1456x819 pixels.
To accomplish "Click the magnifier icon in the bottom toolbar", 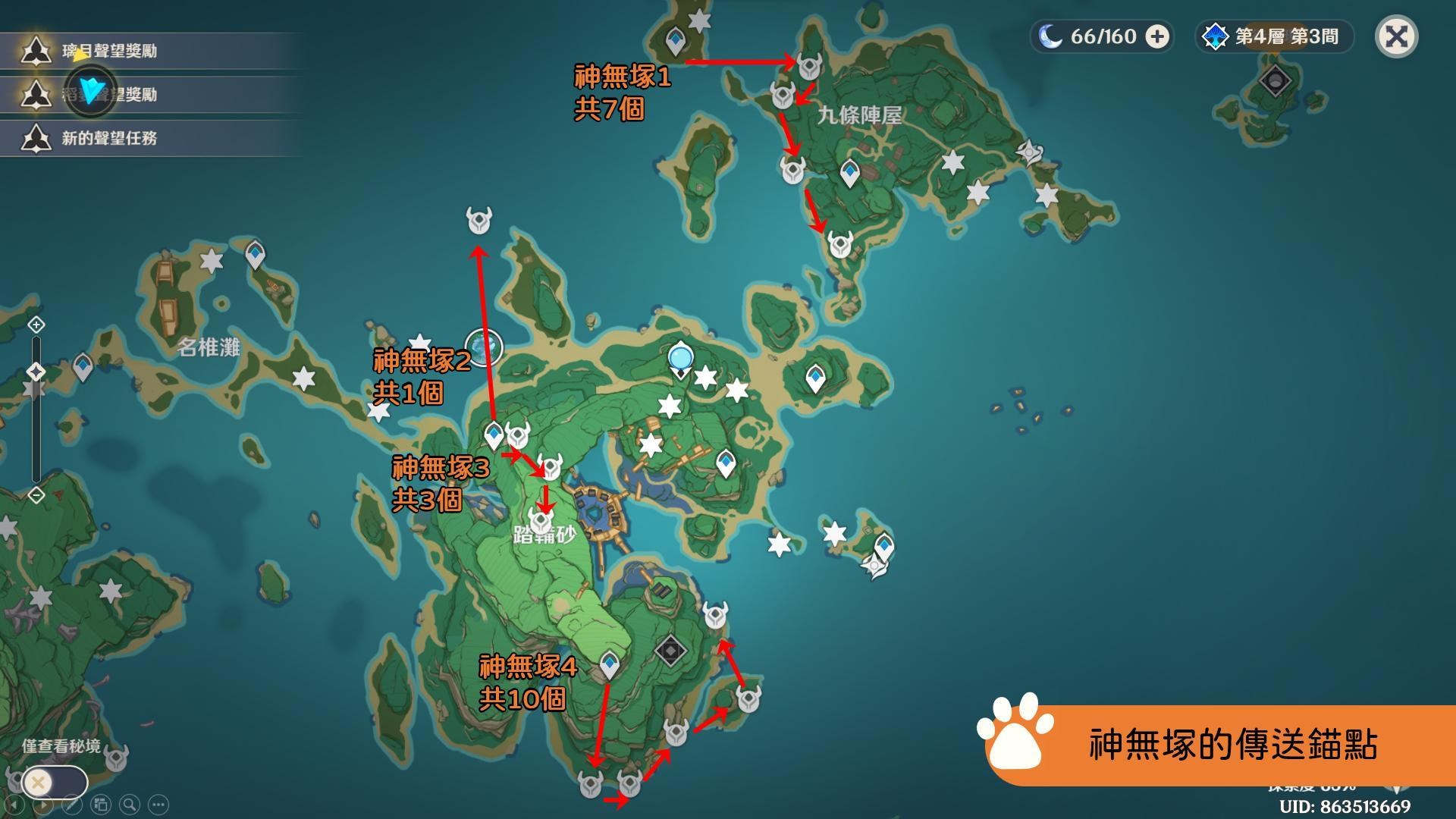I will (x=130, y=805).
